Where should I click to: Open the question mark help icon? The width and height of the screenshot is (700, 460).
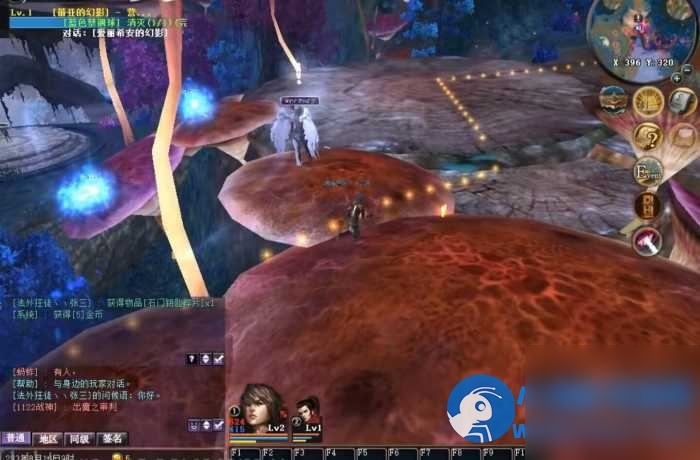point(648,136)
